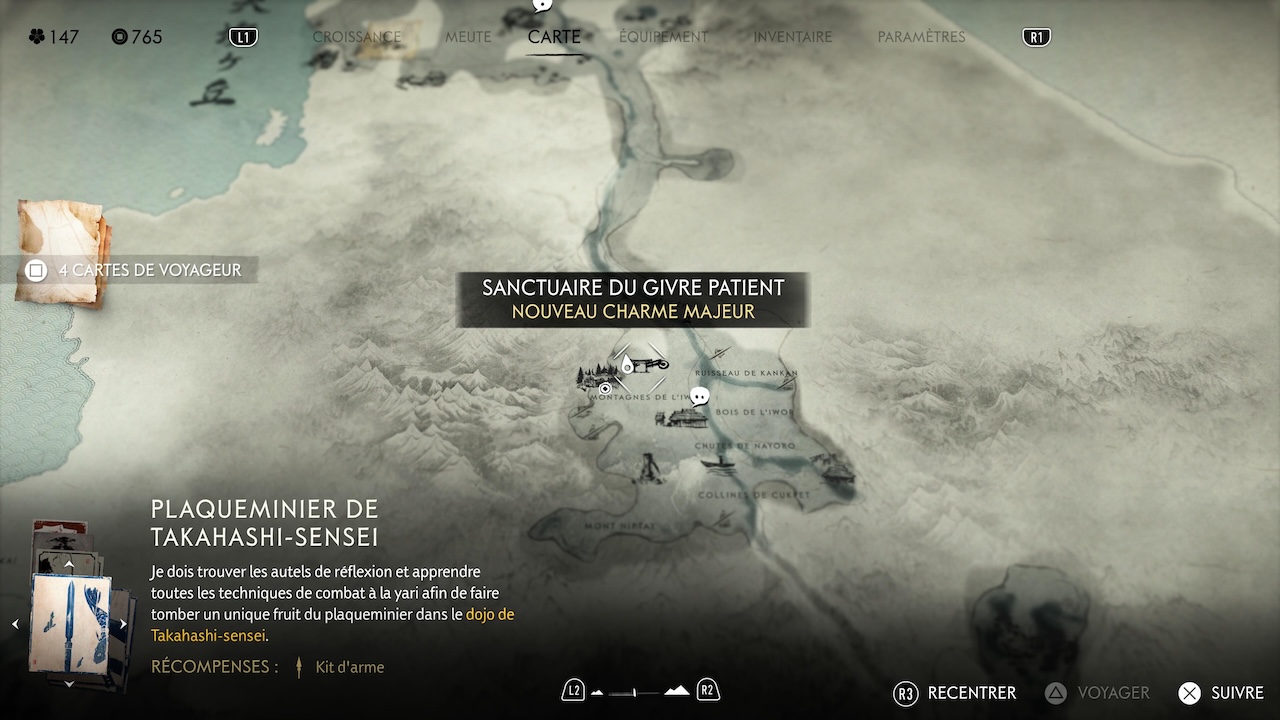Go to the Équipement tab
Viewport: 1280px width, 720px height.
[x=663, y=37]
